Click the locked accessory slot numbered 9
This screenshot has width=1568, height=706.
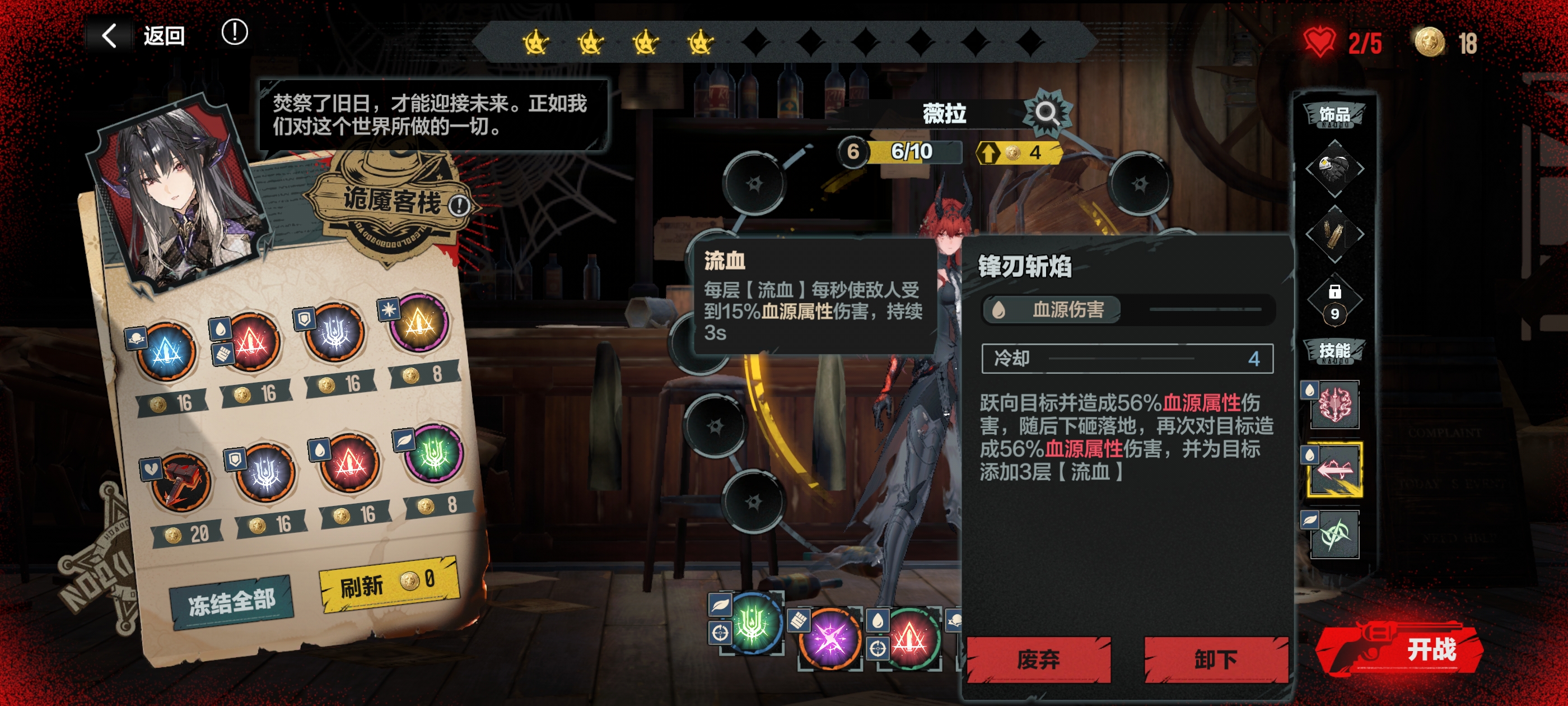point(1334,301)
